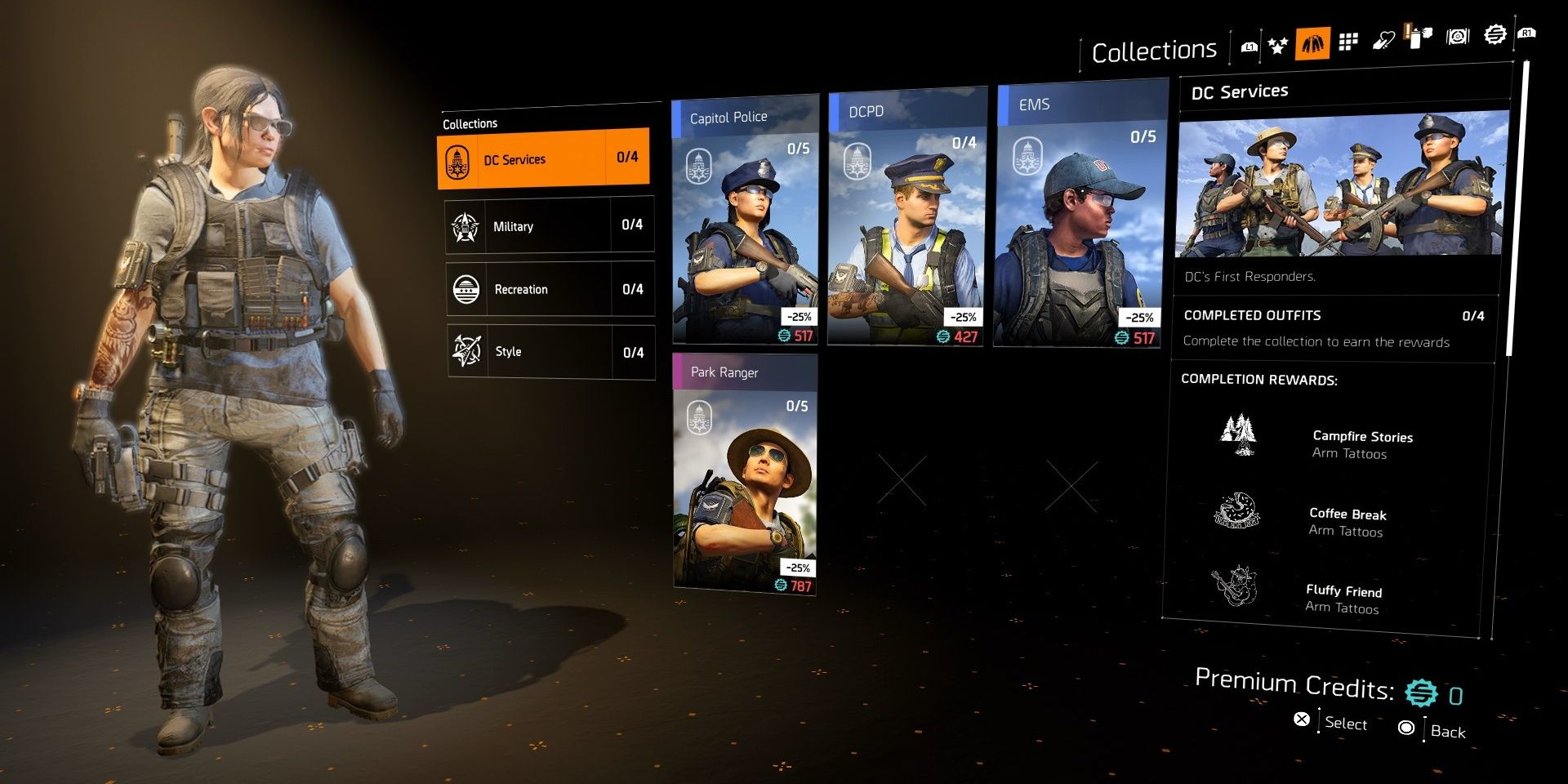The width and height of the screenshot is (1568, 784).
Task: Click the DC Services preview banner image
Action: tap(1341, 184)
